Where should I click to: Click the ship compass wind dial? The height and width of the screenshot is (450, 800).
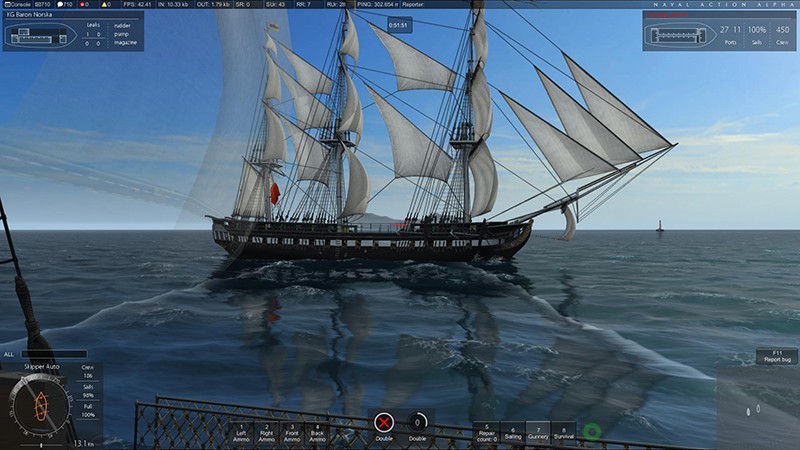point(43,404)
